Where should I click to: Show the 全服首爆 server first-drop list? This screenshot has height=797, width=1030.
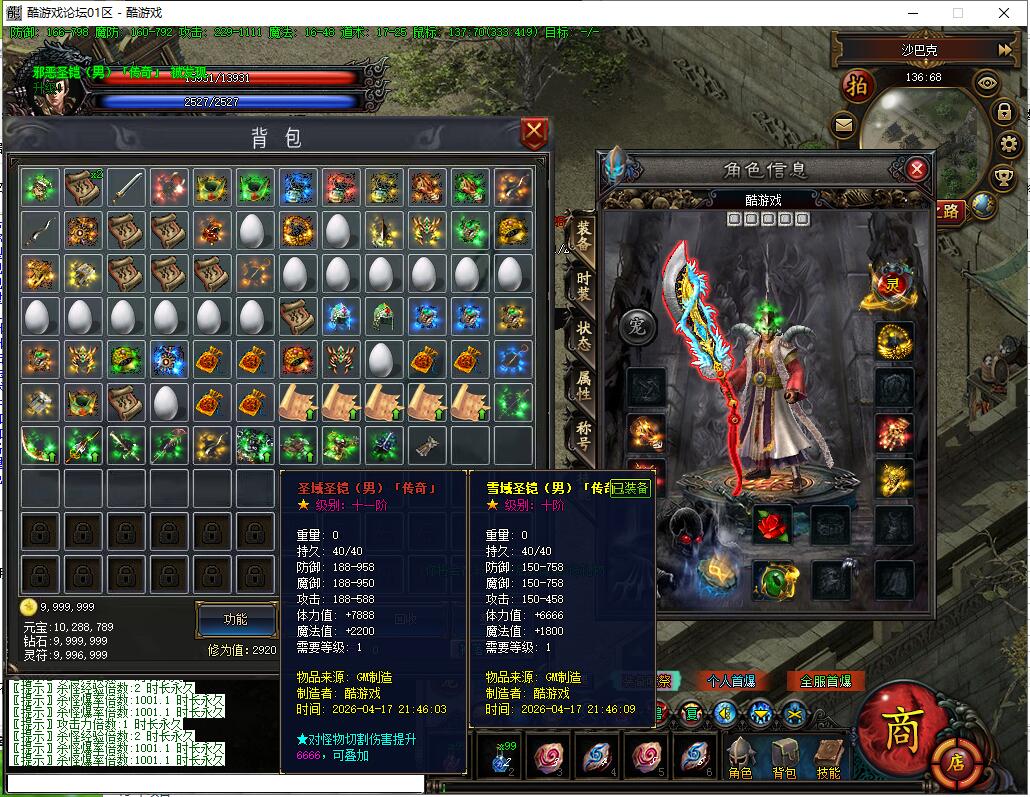point(826,681)
